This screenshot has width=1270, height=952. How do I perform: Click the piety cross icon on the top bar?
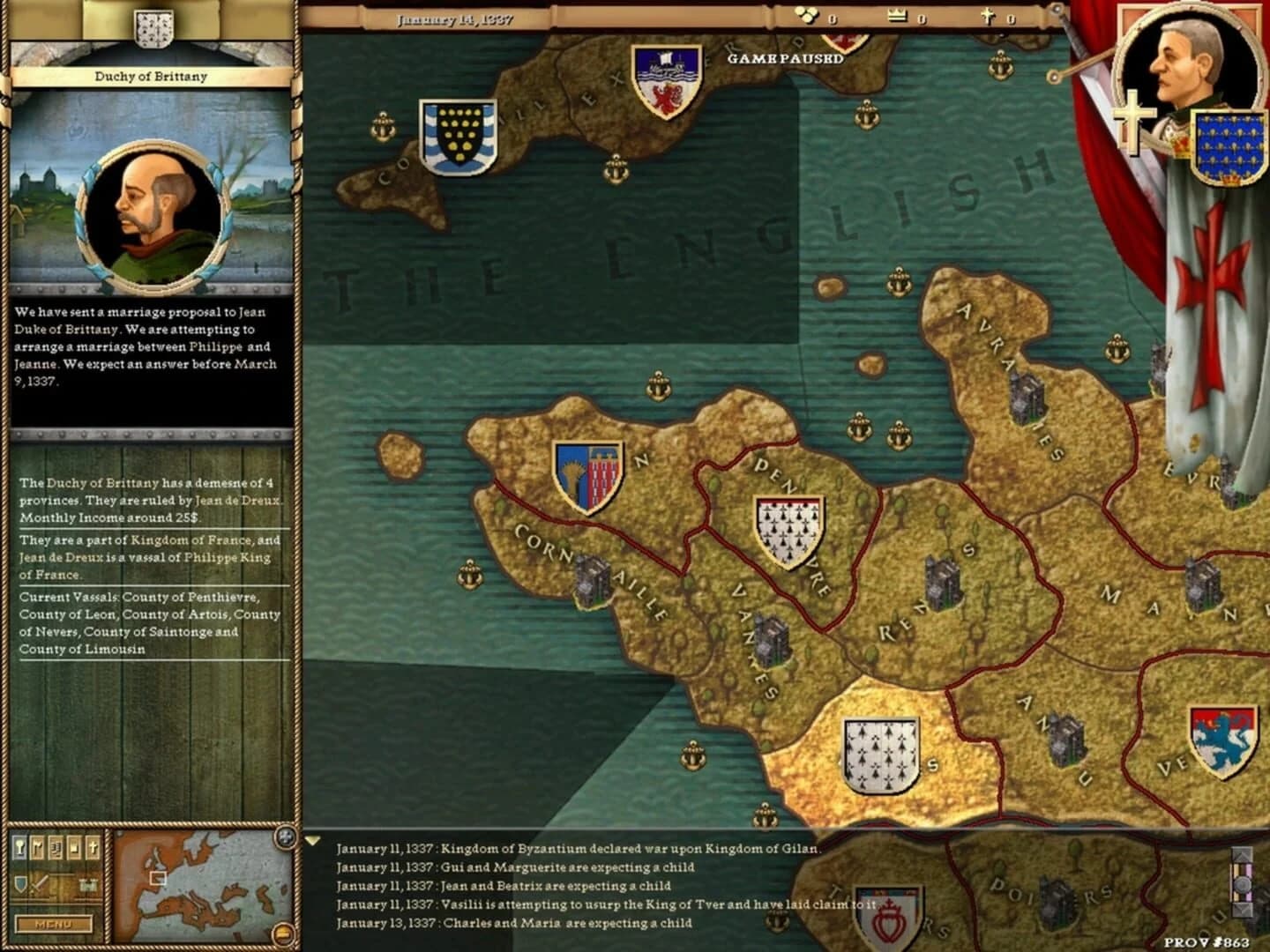[x=990, y=15]
